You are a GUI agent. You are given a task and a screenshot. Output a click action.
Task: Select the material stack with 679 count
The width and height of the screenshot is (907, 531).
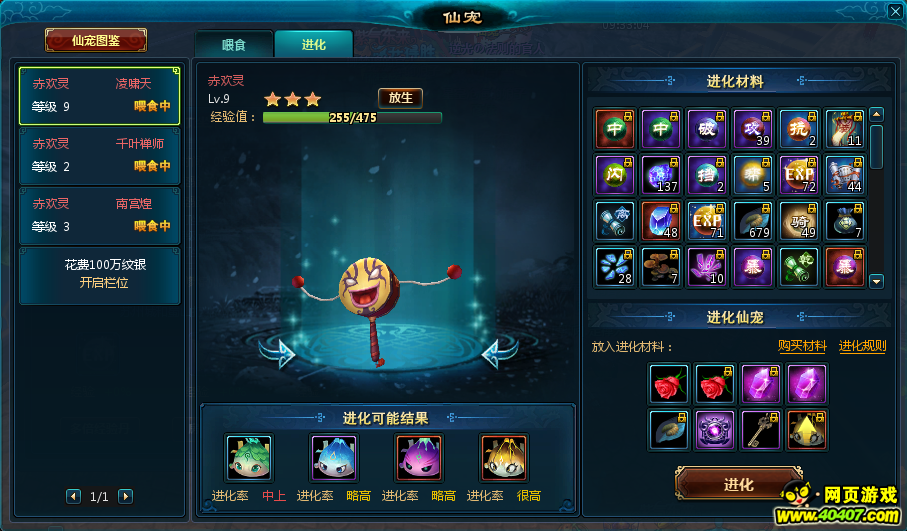point(753,221)
